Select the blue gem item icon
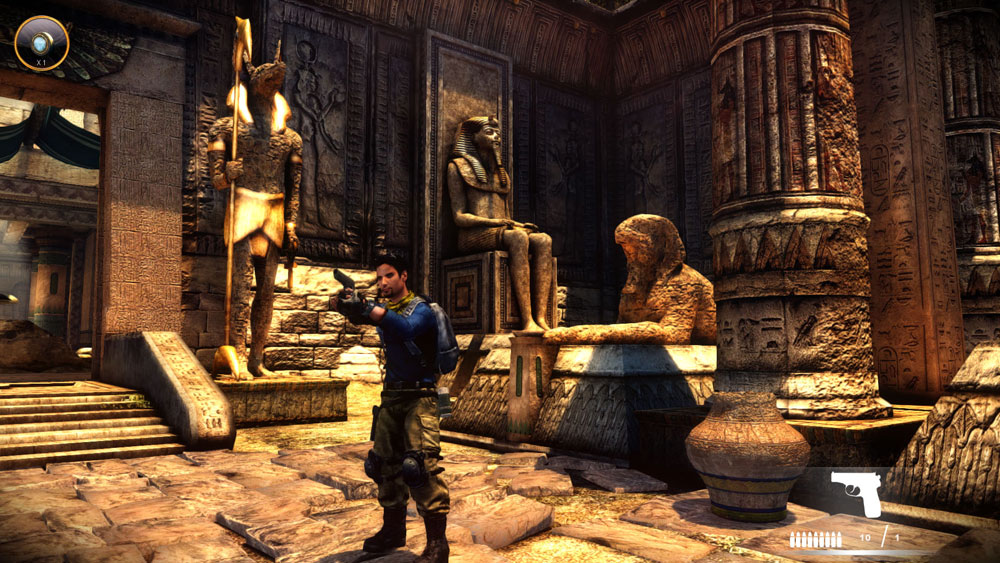This screenshot has height=563, width=1000. click(42, 41)
